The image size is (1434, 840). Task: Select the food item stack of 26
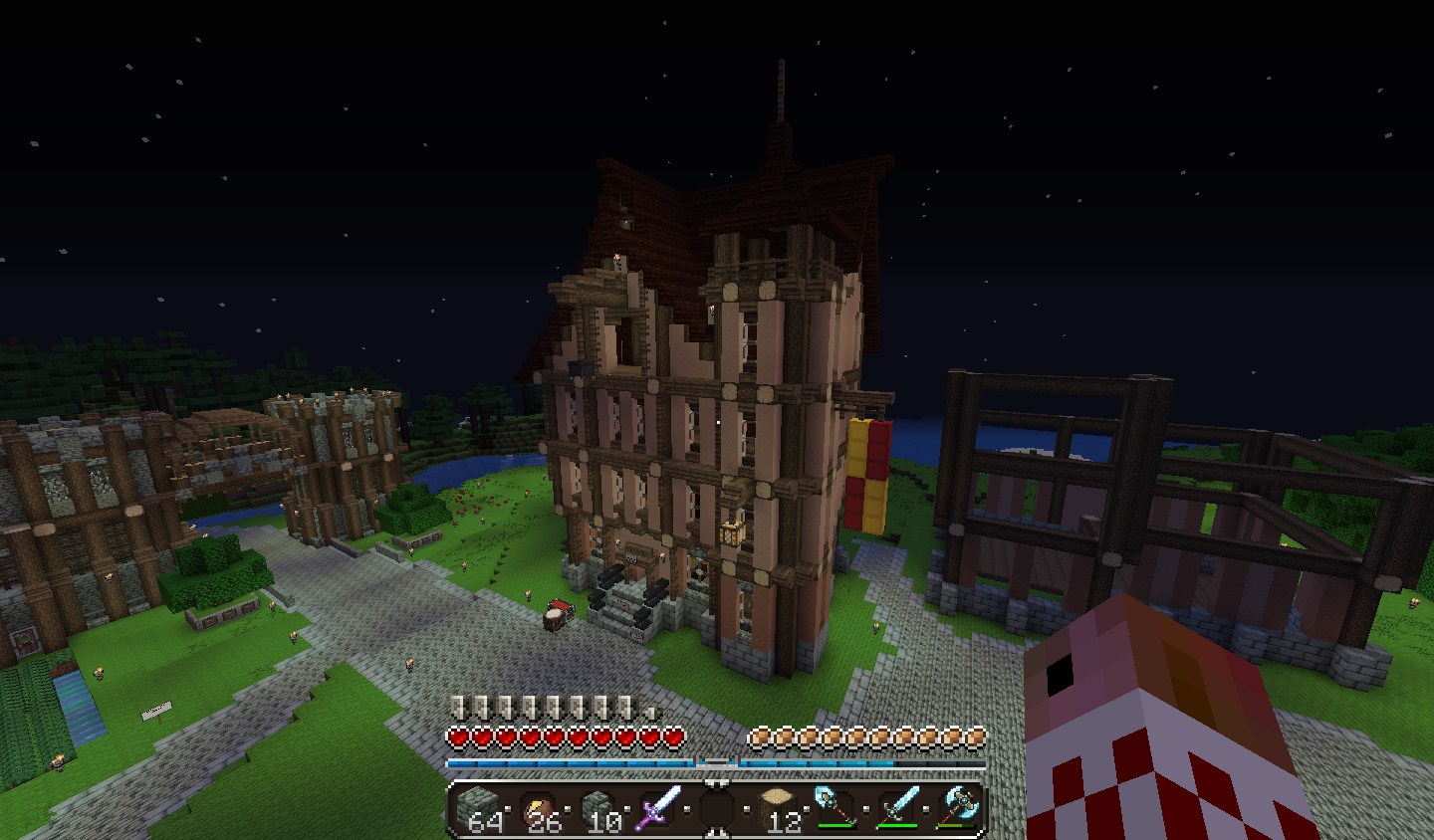(540, 806)
